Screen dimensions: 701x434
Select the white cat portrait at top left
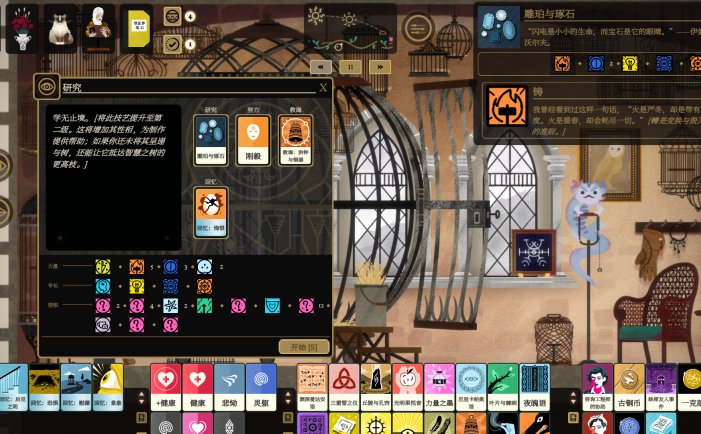point(59,29)
